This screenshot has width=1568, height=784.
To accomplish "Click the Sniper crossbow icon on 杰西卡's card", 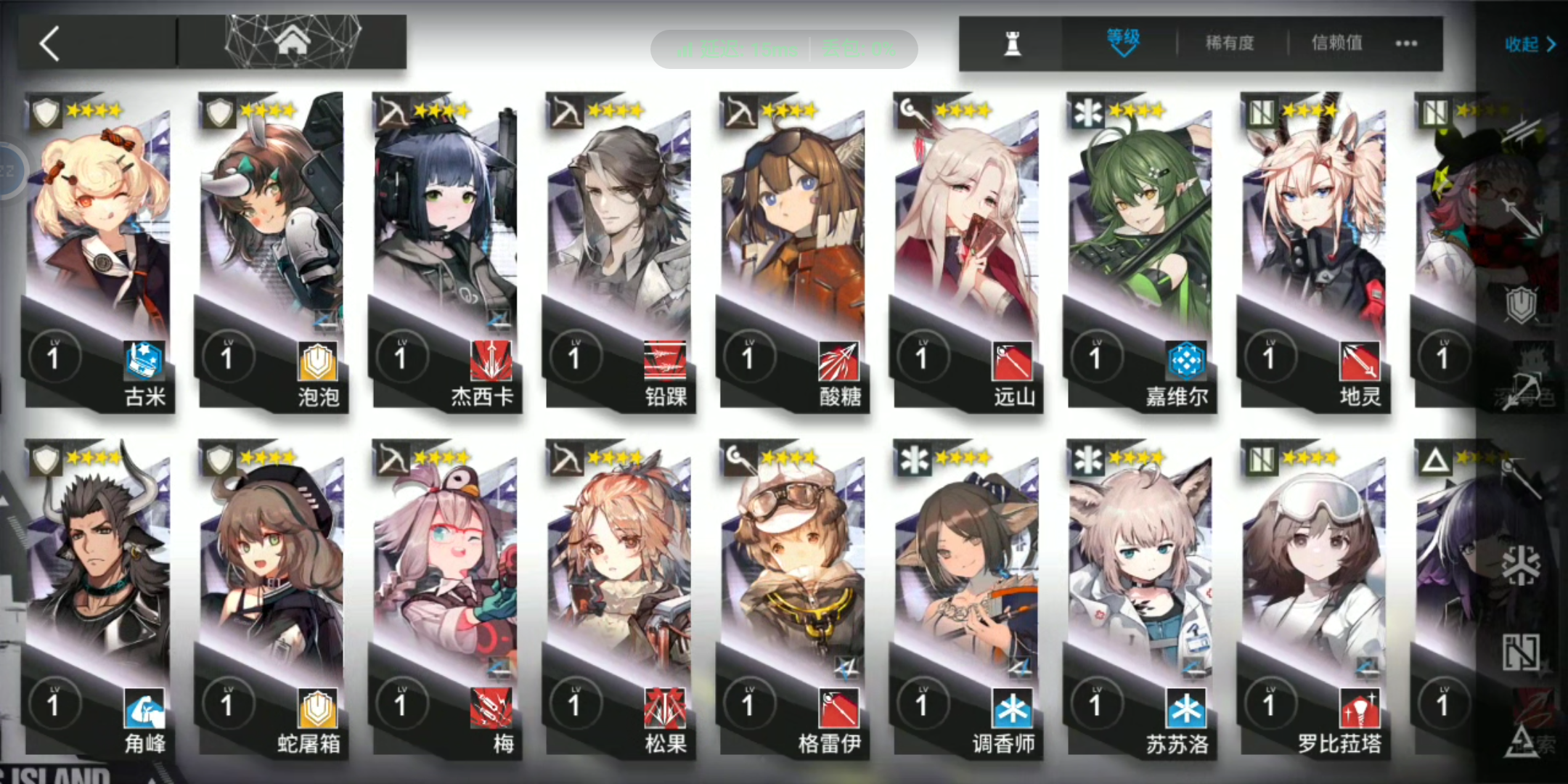I will pos(393,113).
